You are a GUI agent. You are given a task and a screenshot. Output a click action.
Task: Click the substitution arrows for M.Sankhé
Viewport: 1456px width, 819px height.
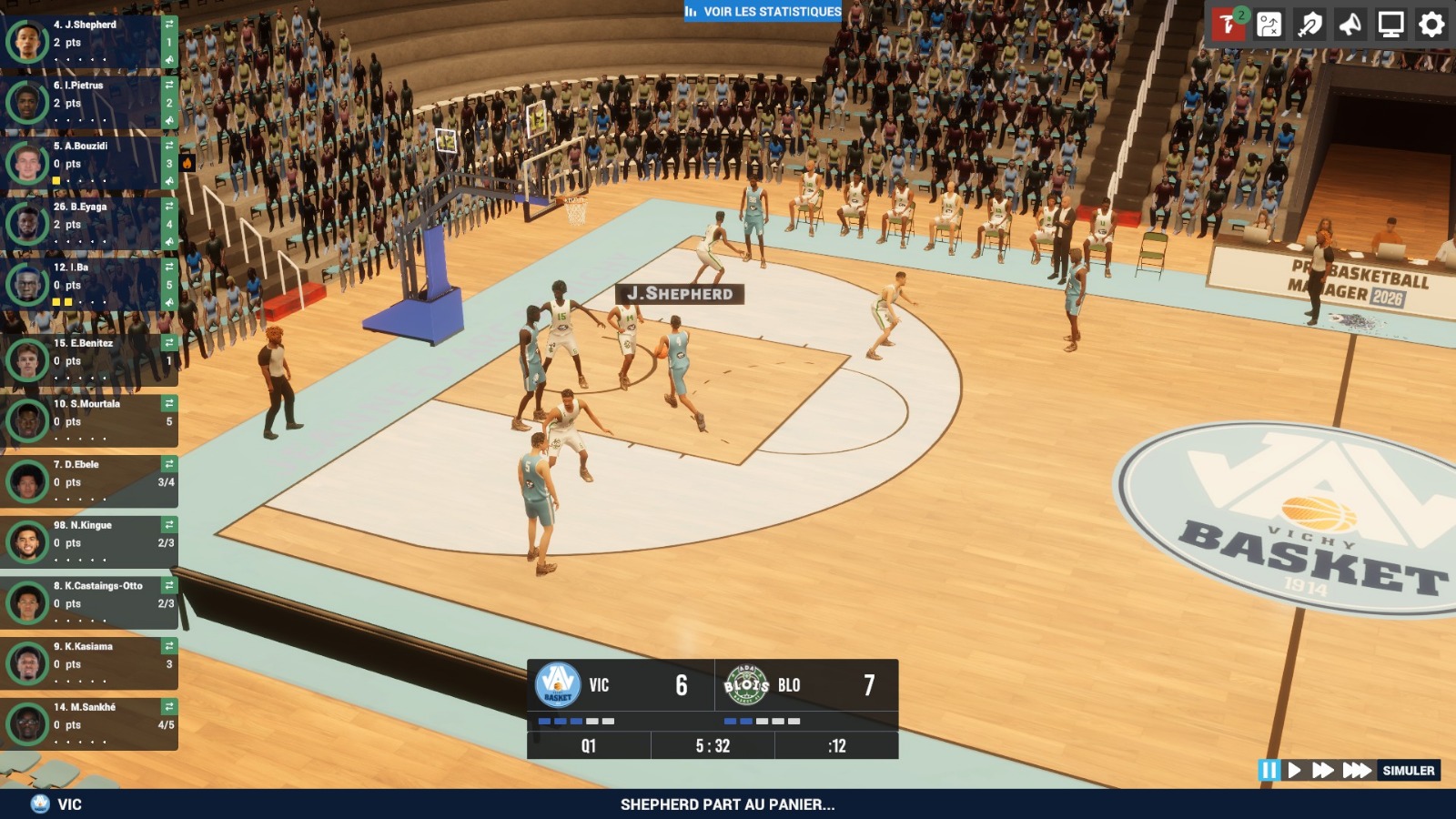coord(169,707)
